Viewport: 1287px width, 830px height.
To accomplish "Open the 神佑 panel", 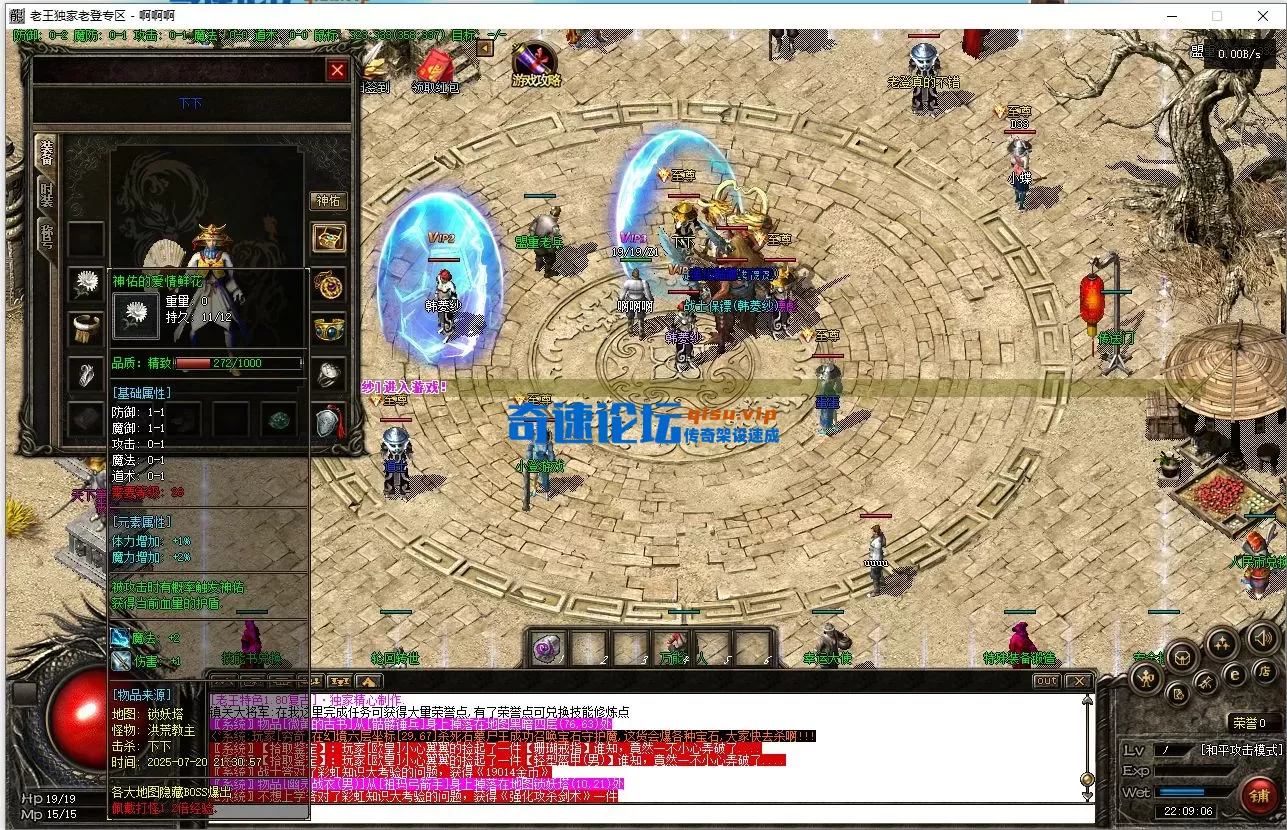I will coord(329,200).
